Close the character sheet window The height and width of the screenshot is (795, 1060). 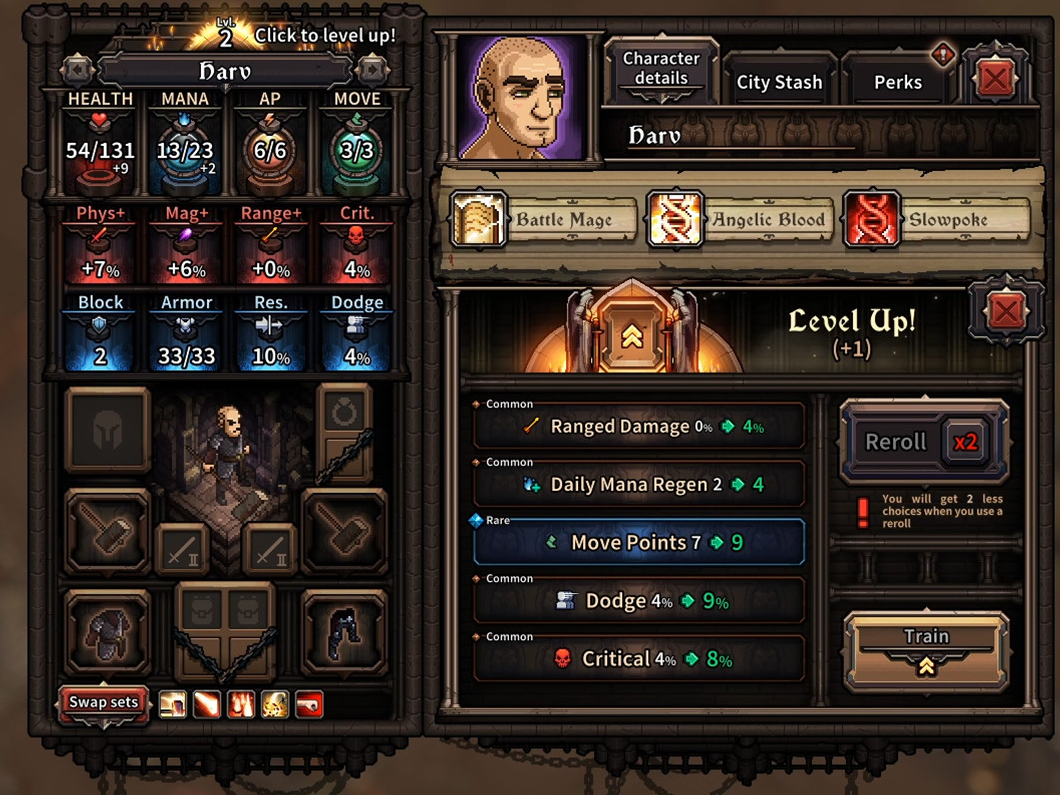pos(995,78)
